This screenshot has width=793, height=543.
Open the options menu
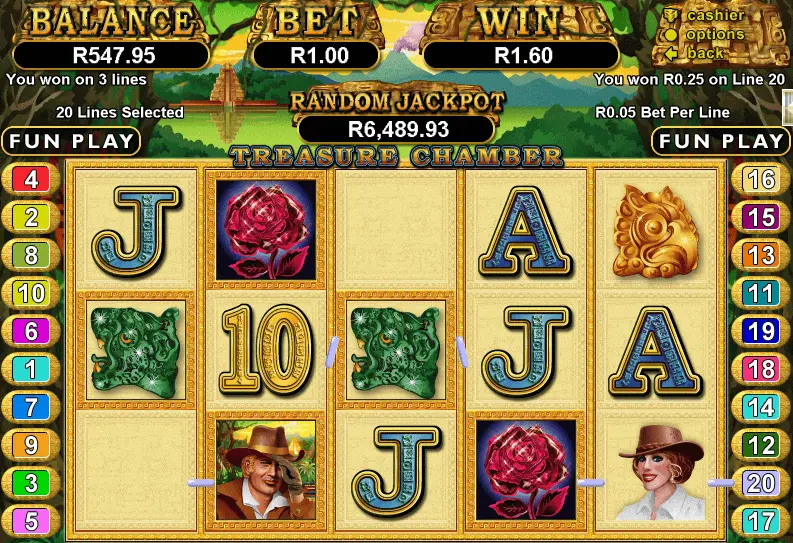click(x=714, y=34)
